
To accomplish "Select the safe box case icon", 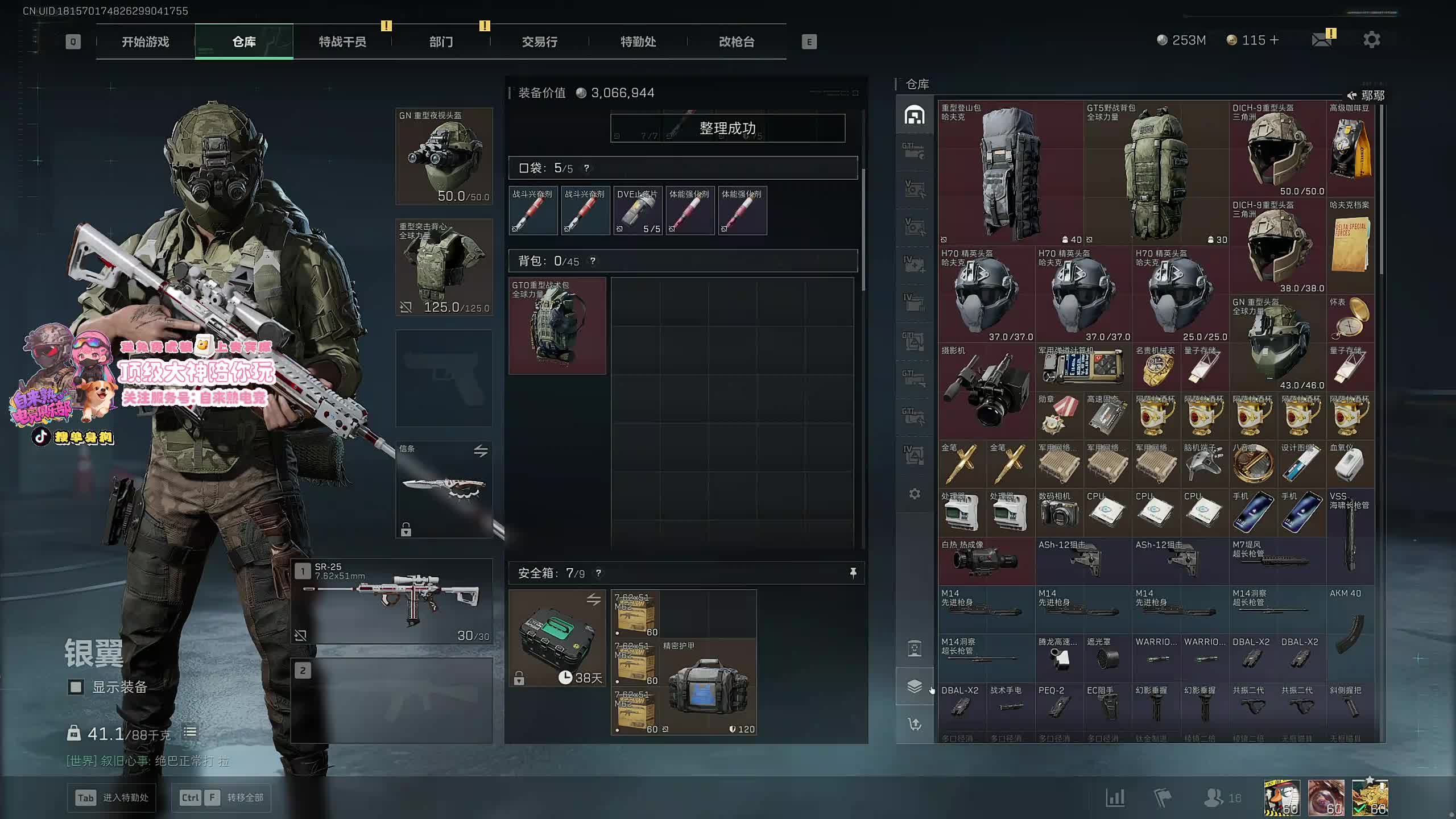I will (x=557, y=638).
